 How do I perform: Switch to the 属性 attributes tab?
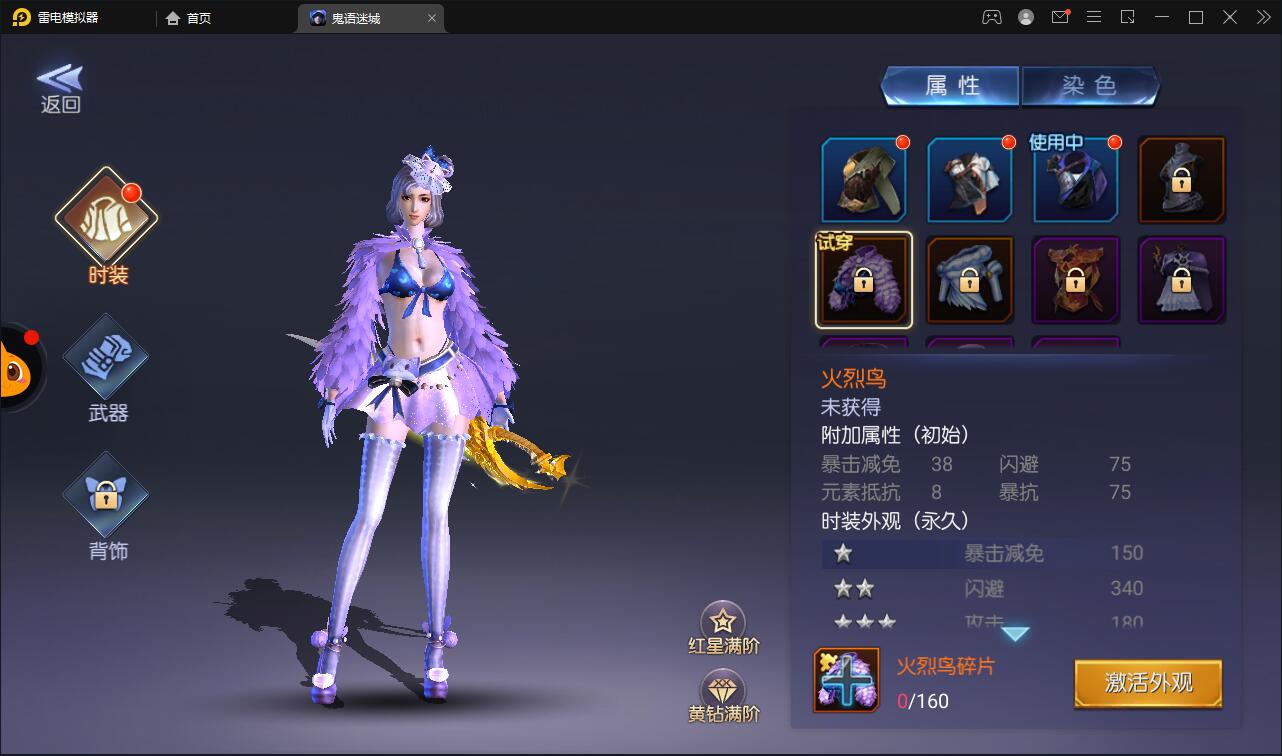coord(951,86)
